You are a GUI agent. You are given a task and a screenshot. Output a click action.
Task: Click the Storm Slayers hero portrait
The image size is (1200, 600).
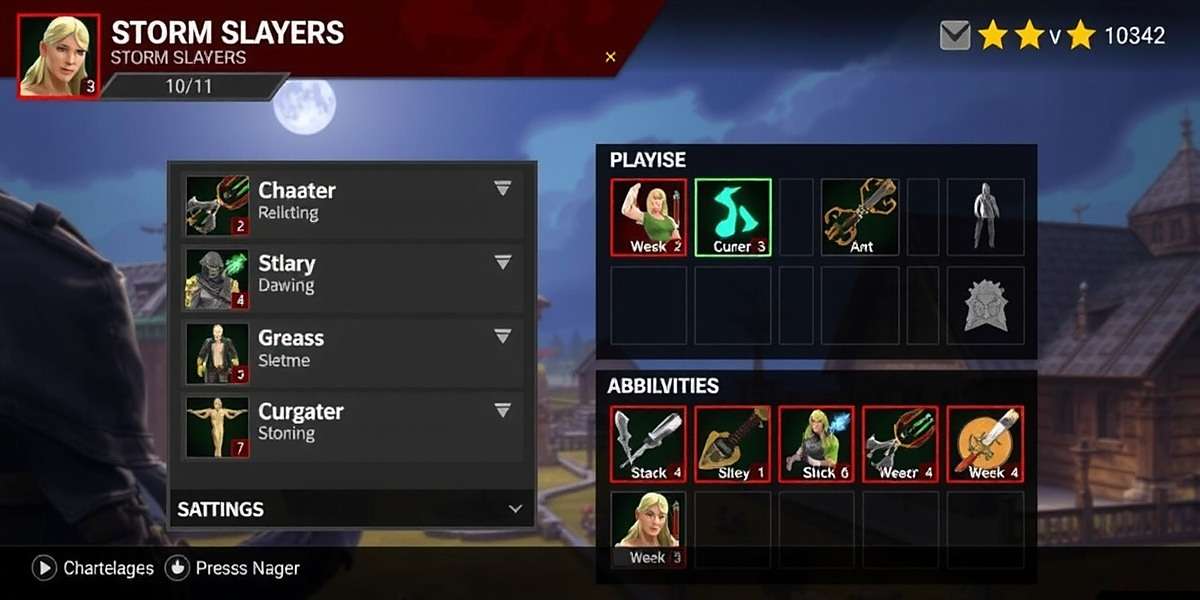pos(59,56)
